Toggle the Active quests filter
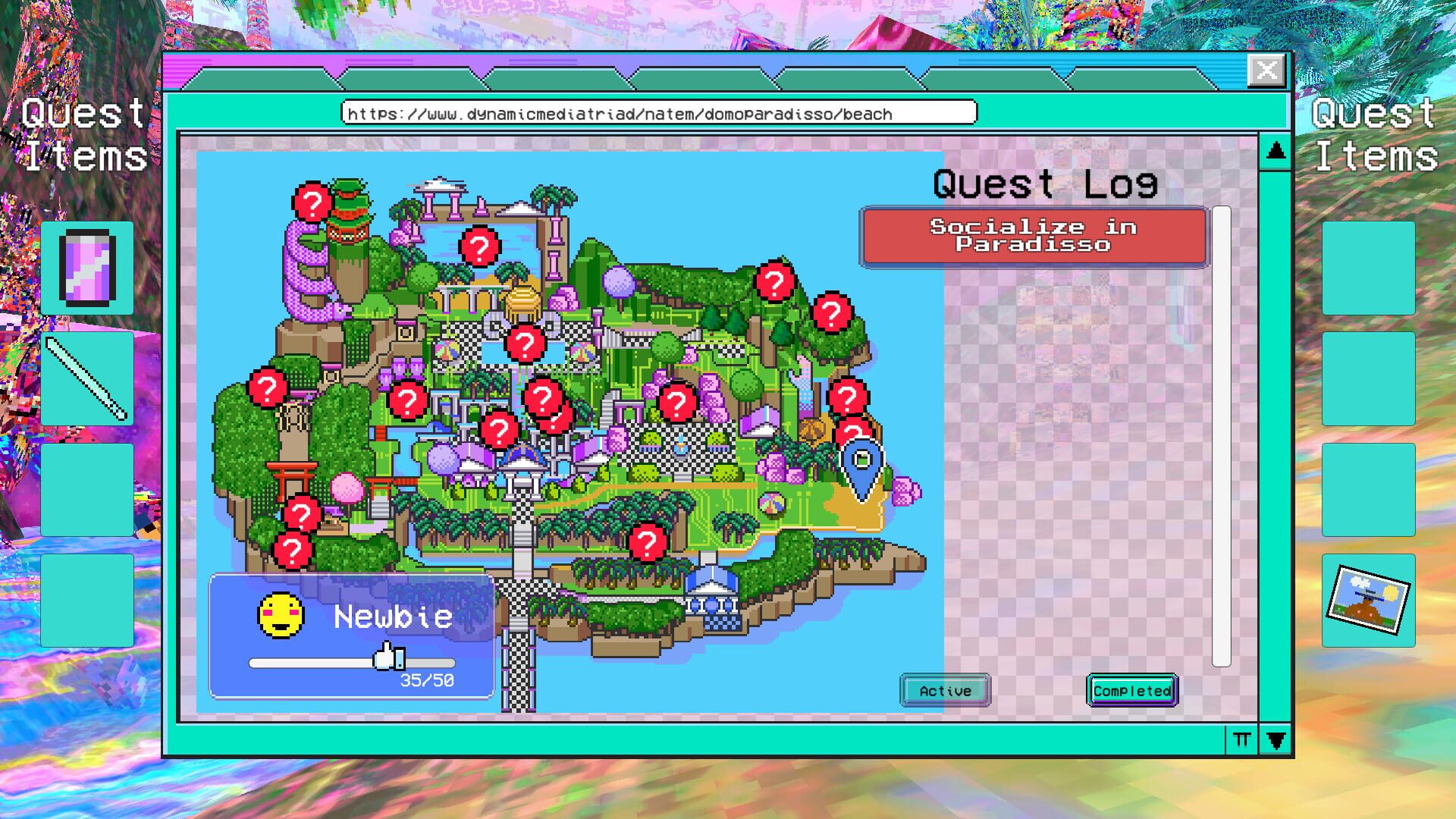Screen dimensions: 1456x819 click(x=945, y=691)
